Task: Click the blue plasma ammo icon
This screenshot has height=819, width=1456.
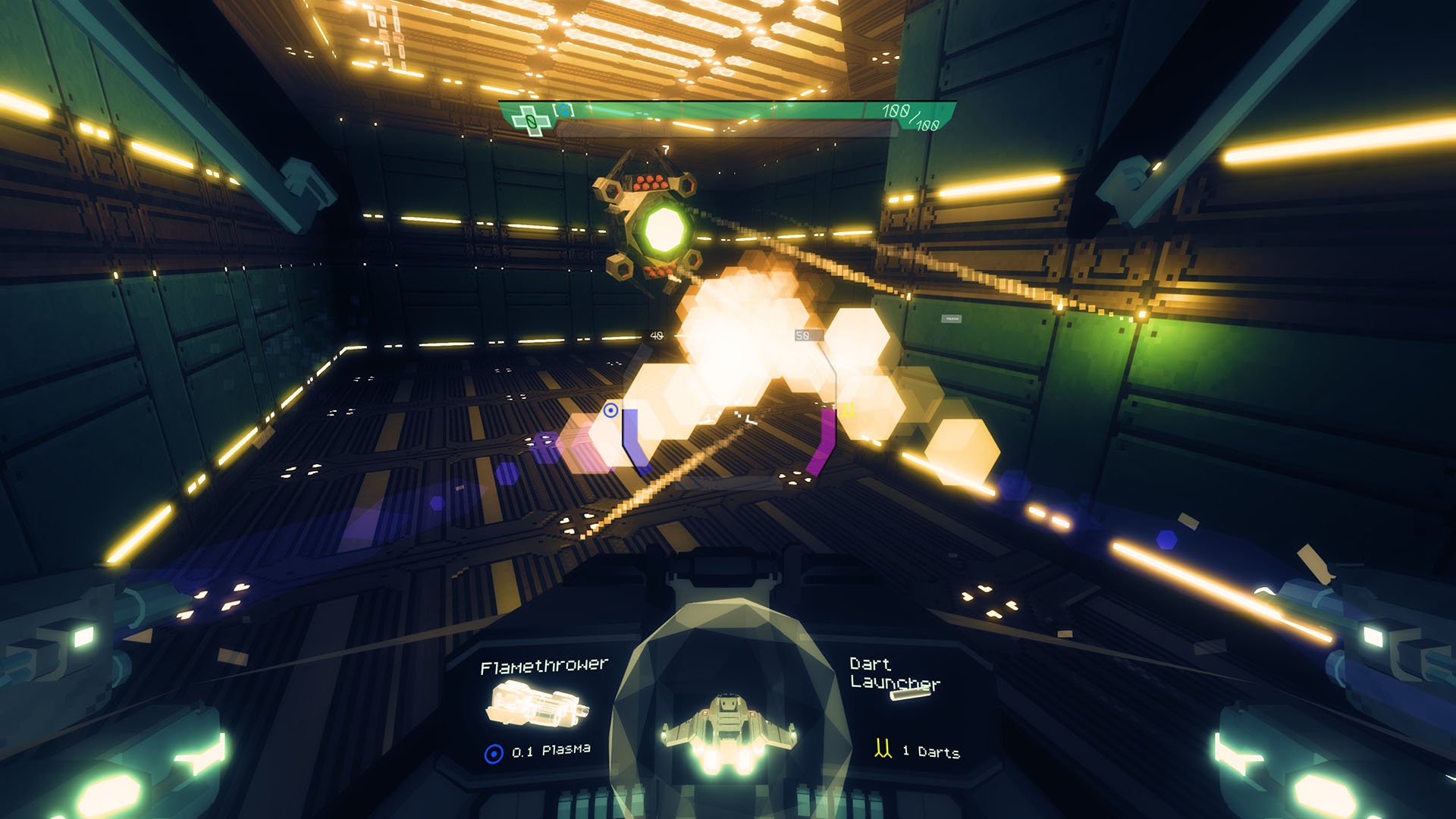Action: pyautogui.click(x=494, y=754)
